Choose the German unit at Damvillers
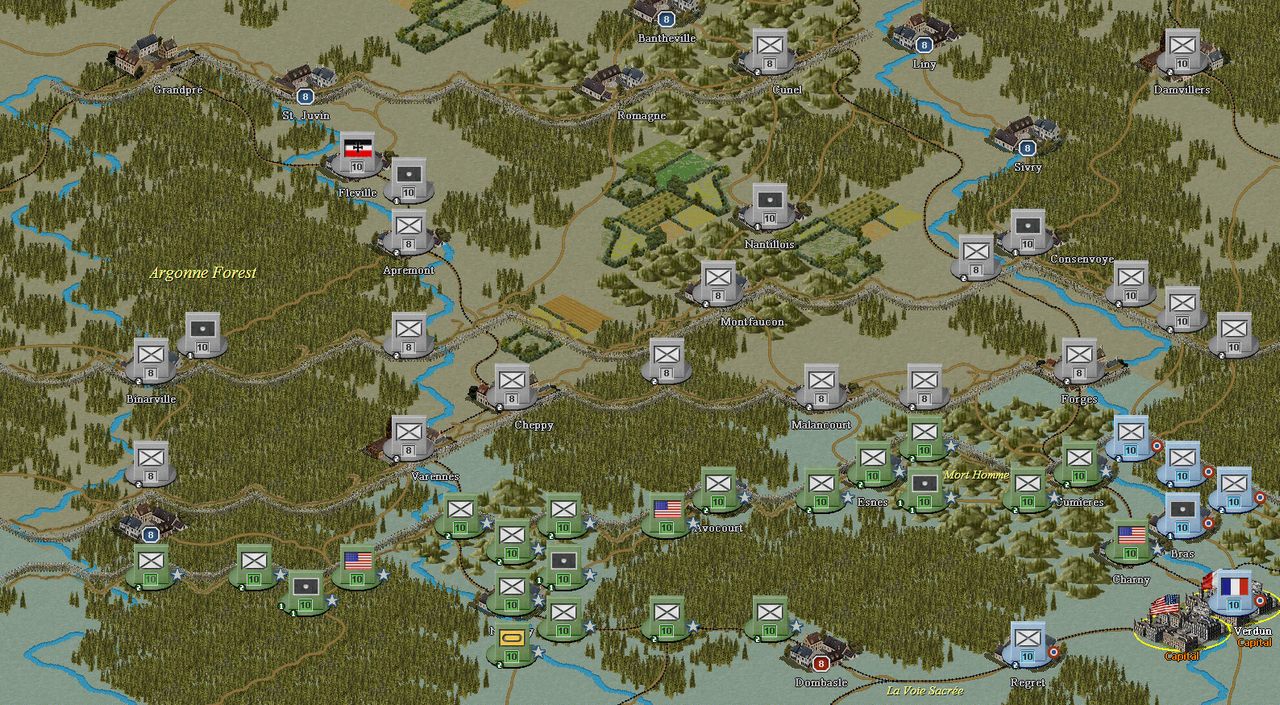1280x705 pixels. pos(1182,48)
